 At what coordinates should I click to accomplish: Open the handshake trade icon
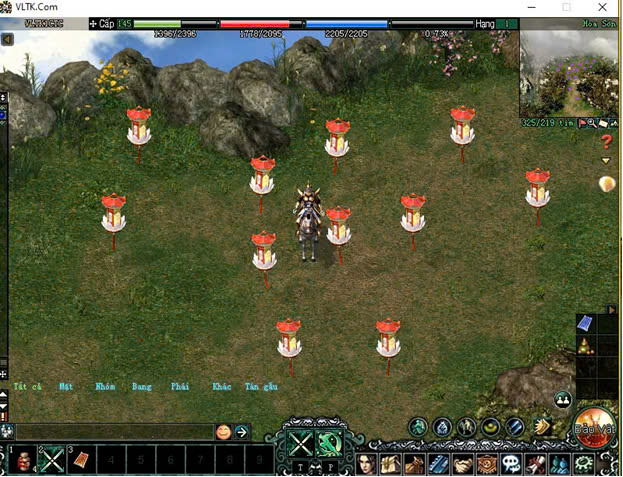pyautogui.click(x=463, y=464)
